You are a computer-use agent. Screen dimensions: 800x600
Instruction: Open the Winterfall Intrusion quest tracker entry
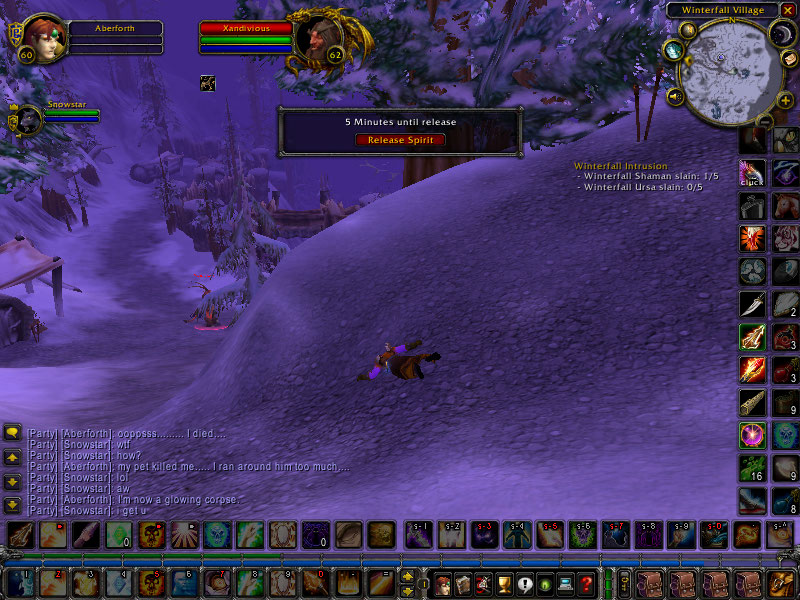coord(620,166)
